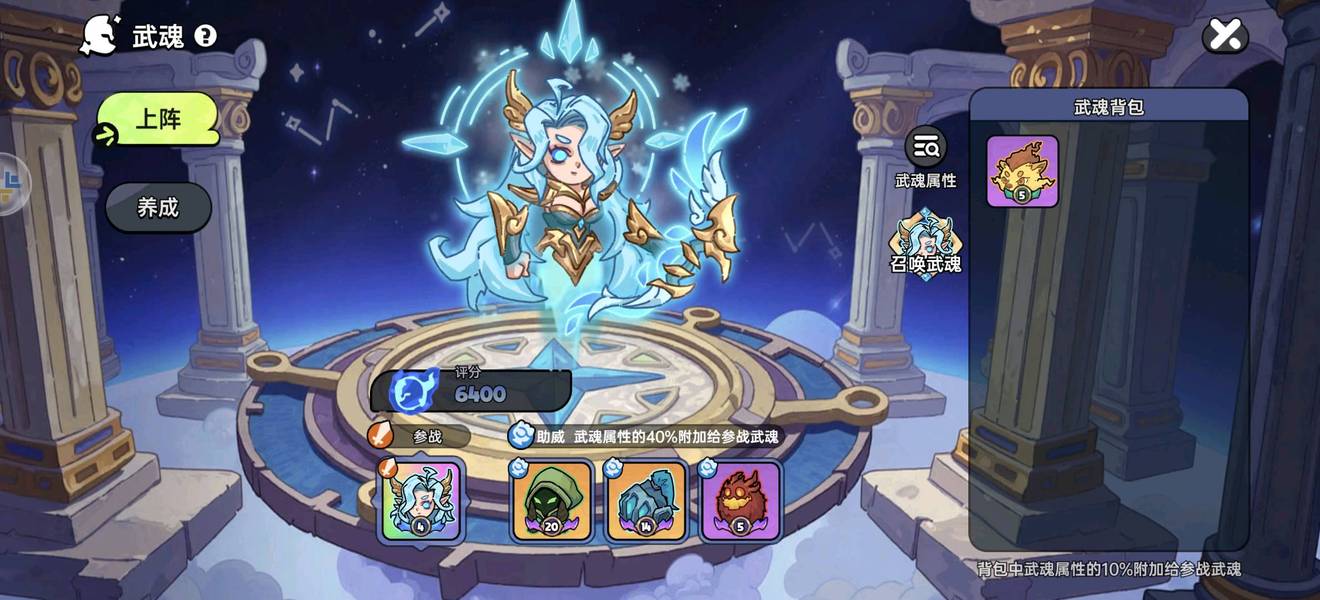Select the blue-haired elf spirit in 参战 slot
This screenshot has height=600, width=1320.
421,500
